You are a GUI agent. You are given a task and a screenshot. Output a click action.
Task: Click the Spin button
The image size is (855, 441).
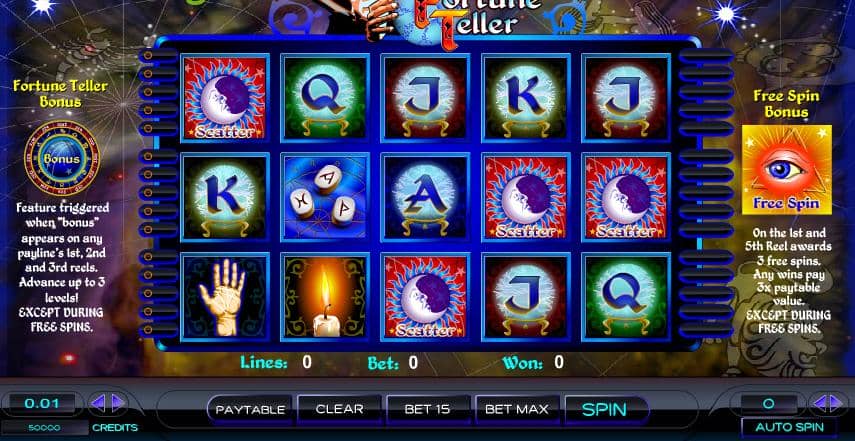point(604,409)
